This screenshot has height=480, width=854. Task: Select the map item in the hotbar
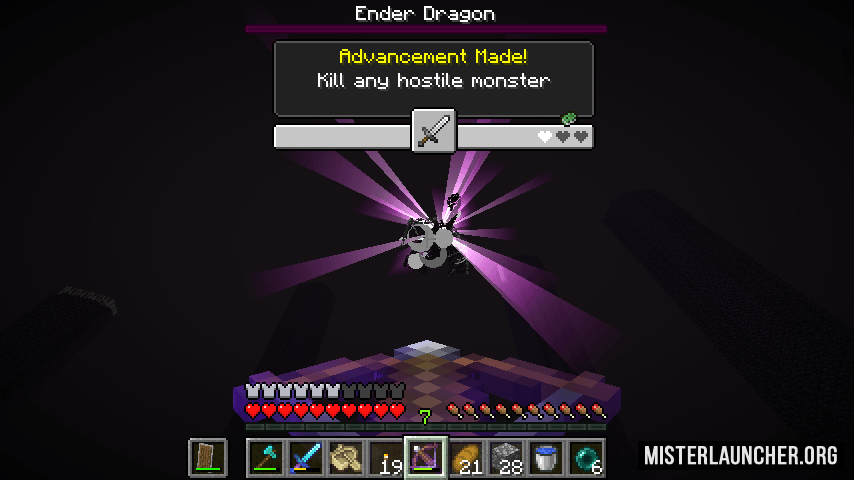(x=346, y=457)
